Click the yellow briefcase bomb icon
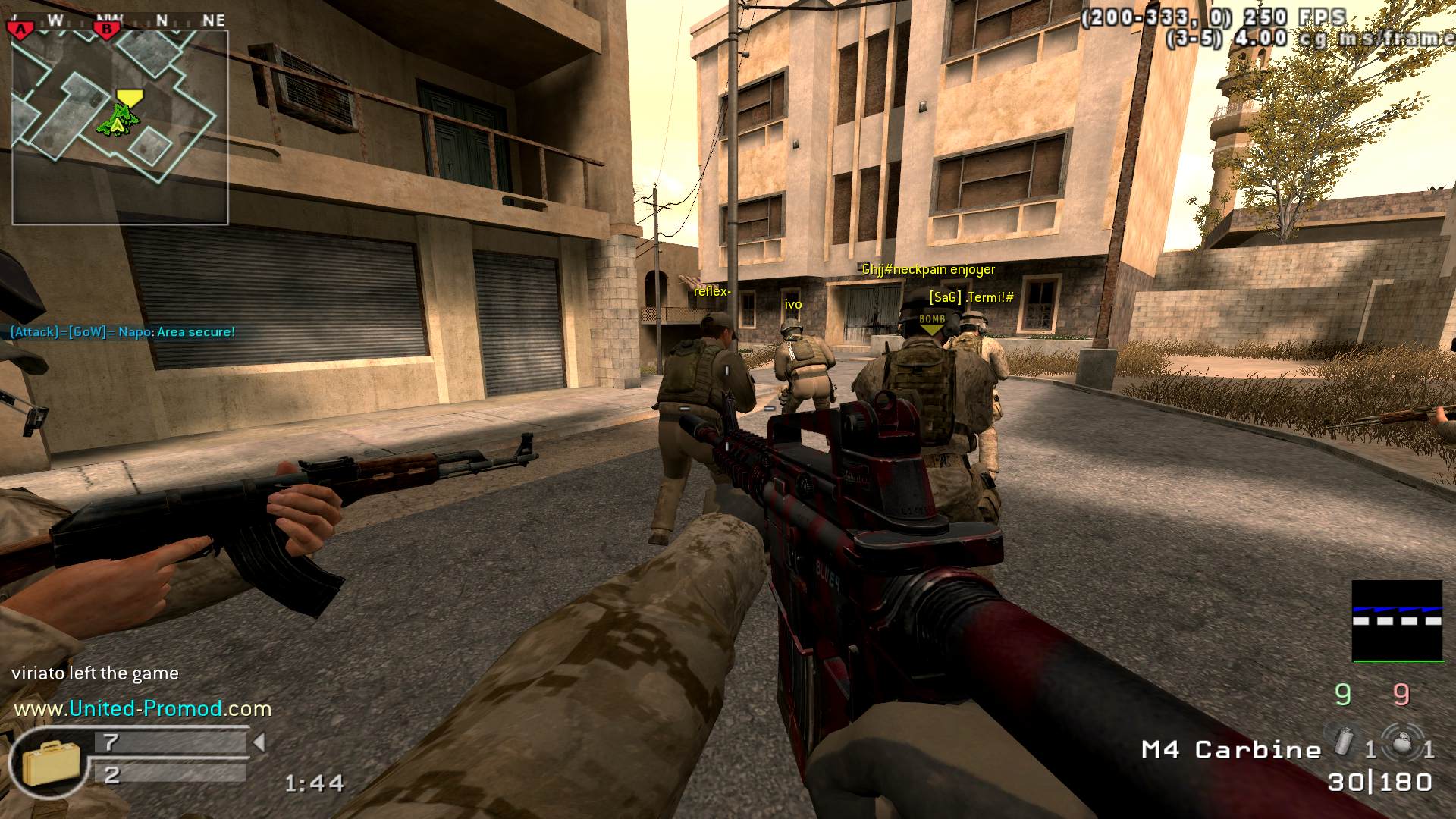The image size is (1456, 819). pyautogui.click(x=45, y=764)
